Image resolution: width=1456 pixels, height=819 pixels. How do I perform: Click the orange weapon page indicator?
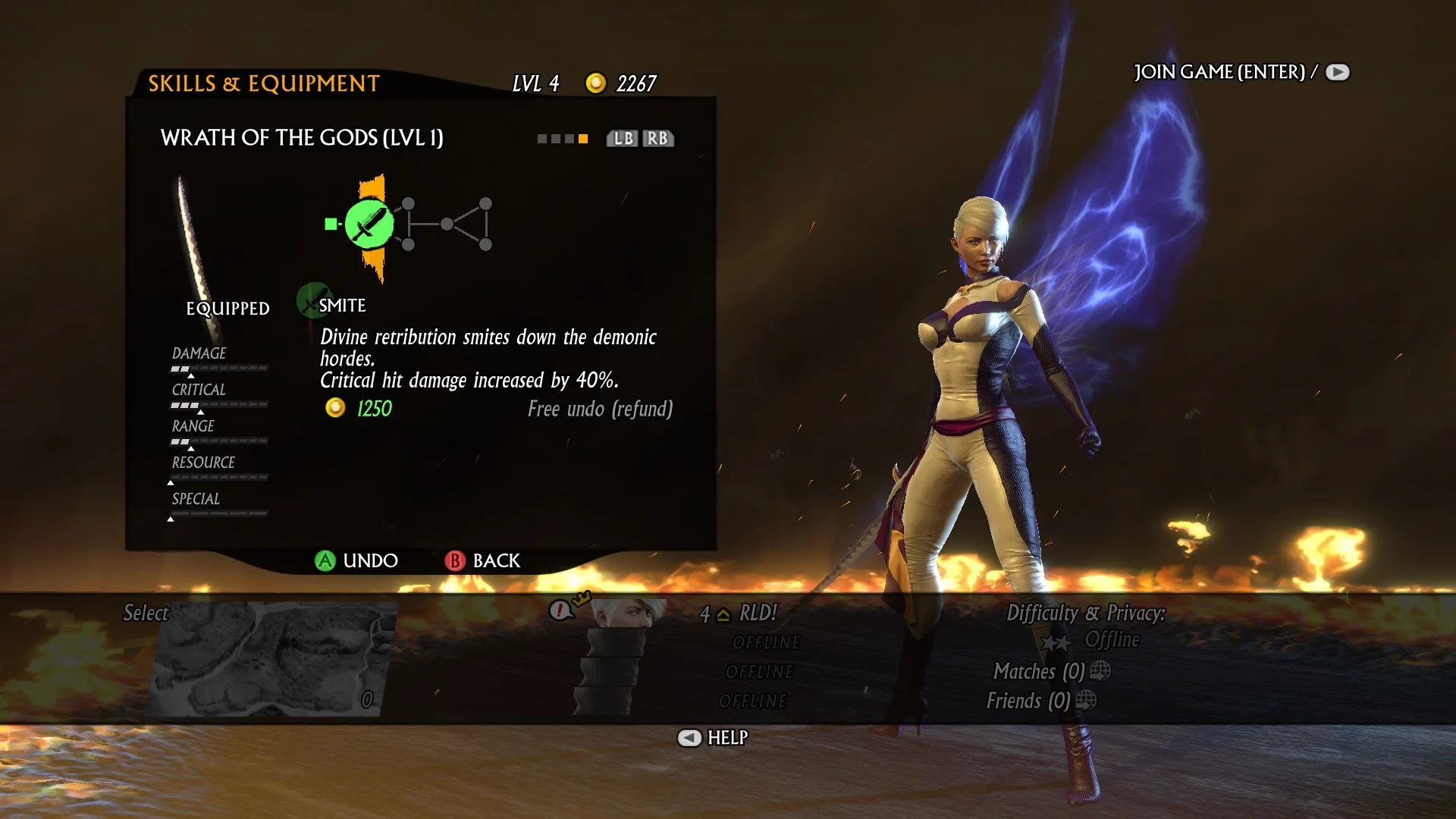(x=583, y=139)
